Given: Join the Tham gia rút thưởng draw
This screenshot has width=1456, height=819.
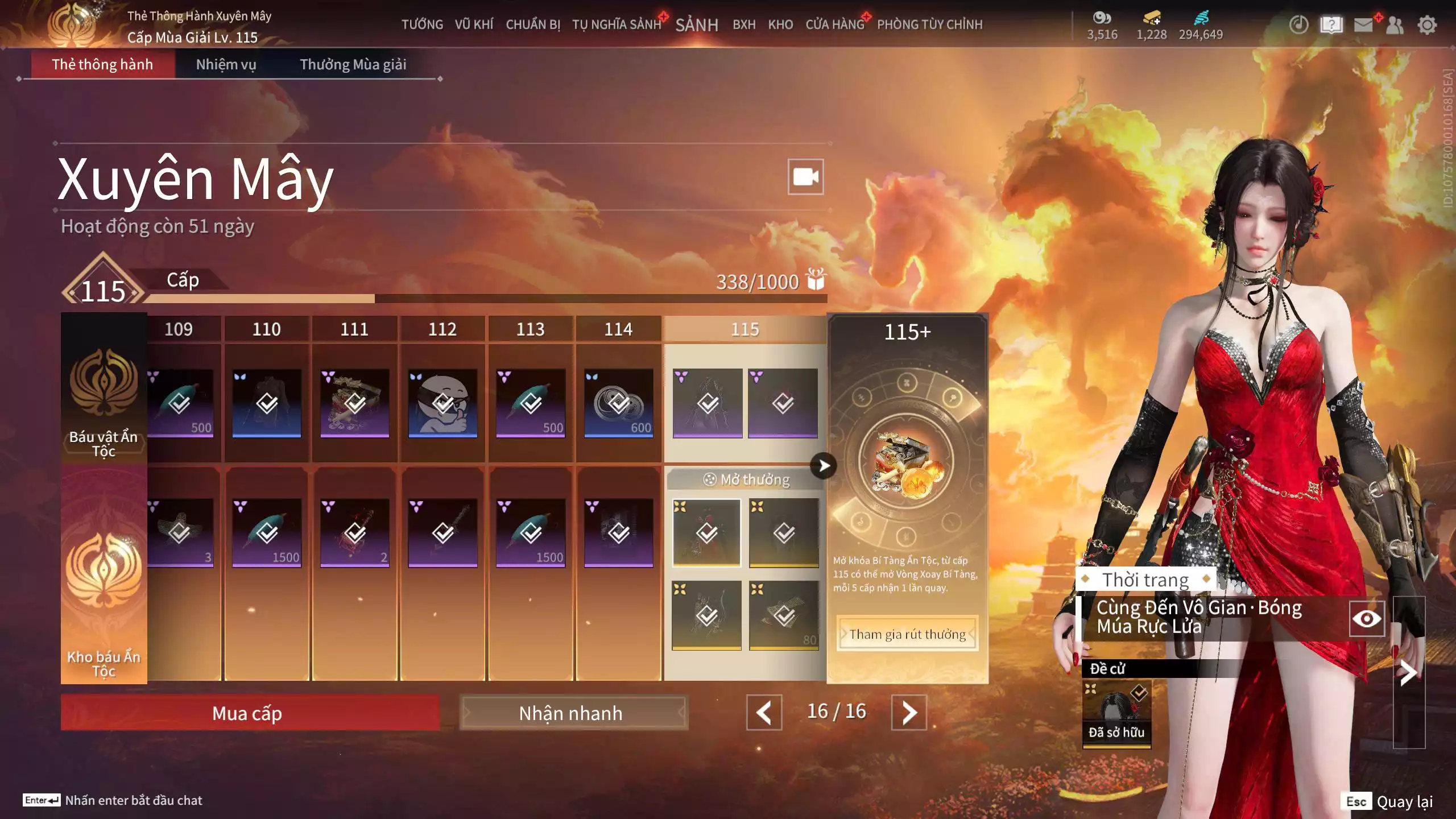Looking at the screenshot, I should 907,634.
